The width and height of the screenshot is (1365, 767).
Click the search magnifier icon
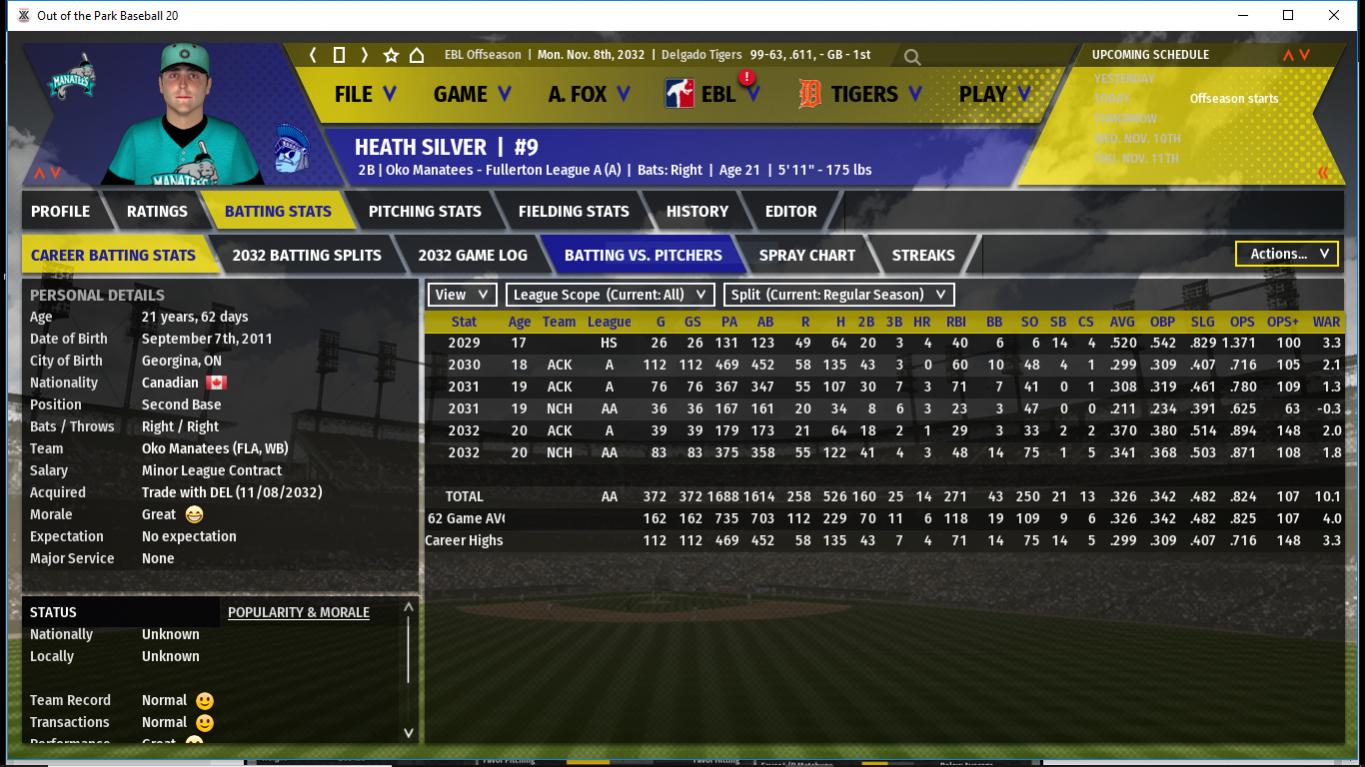[912, 57]
